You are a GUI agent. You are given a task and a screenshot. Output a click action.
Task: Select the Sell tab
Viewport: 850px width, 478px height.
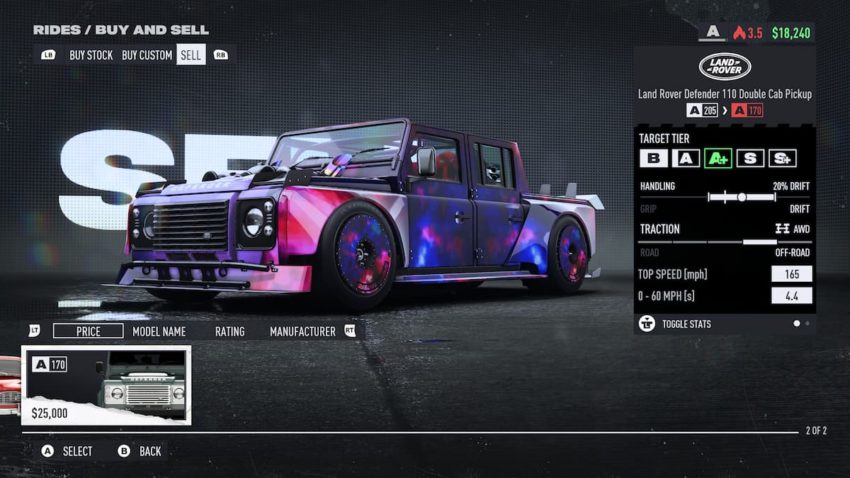tap(190, 55)
